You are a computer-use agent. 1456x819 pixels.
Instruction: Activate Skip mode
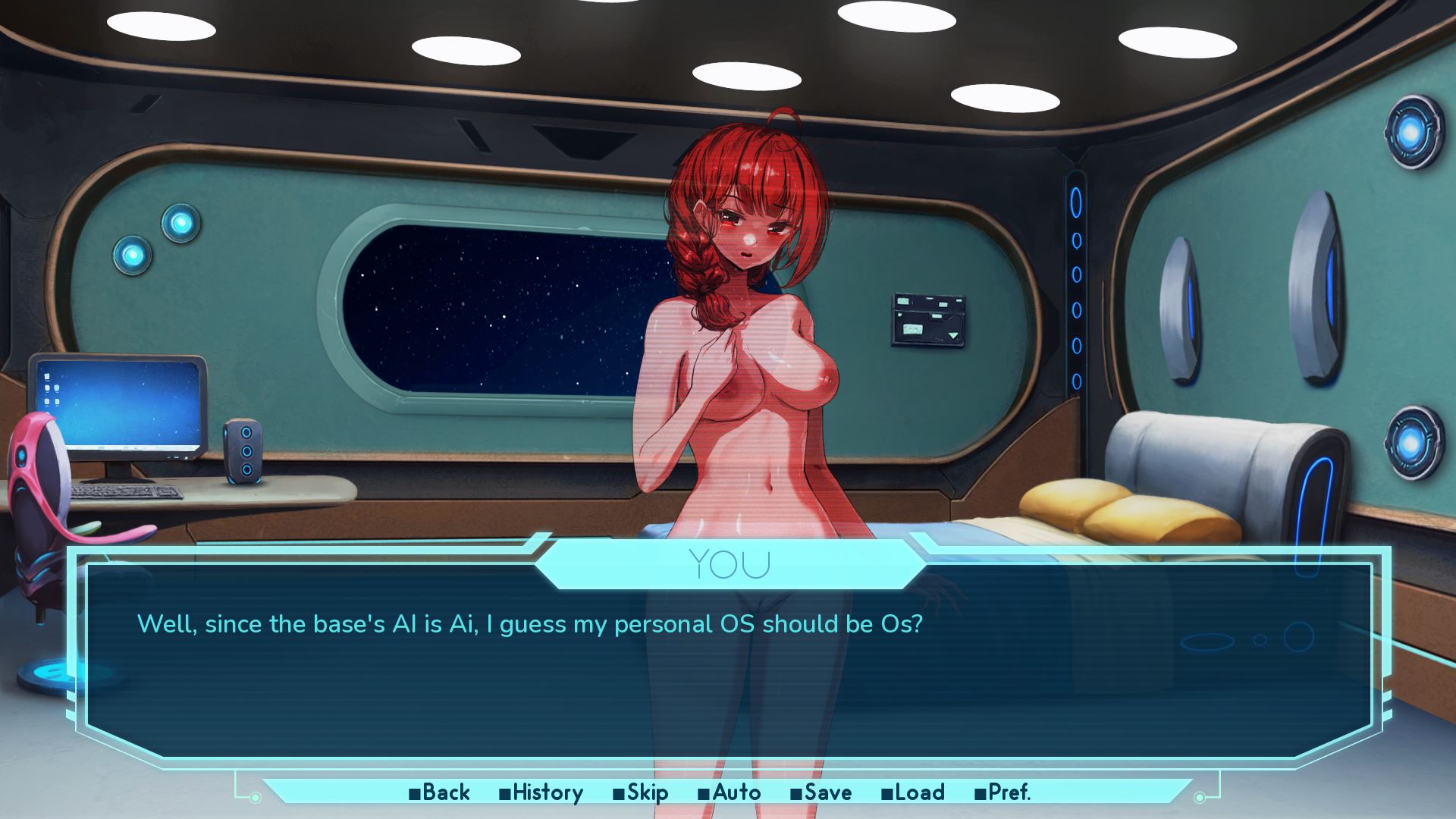[x=641, y=792]
